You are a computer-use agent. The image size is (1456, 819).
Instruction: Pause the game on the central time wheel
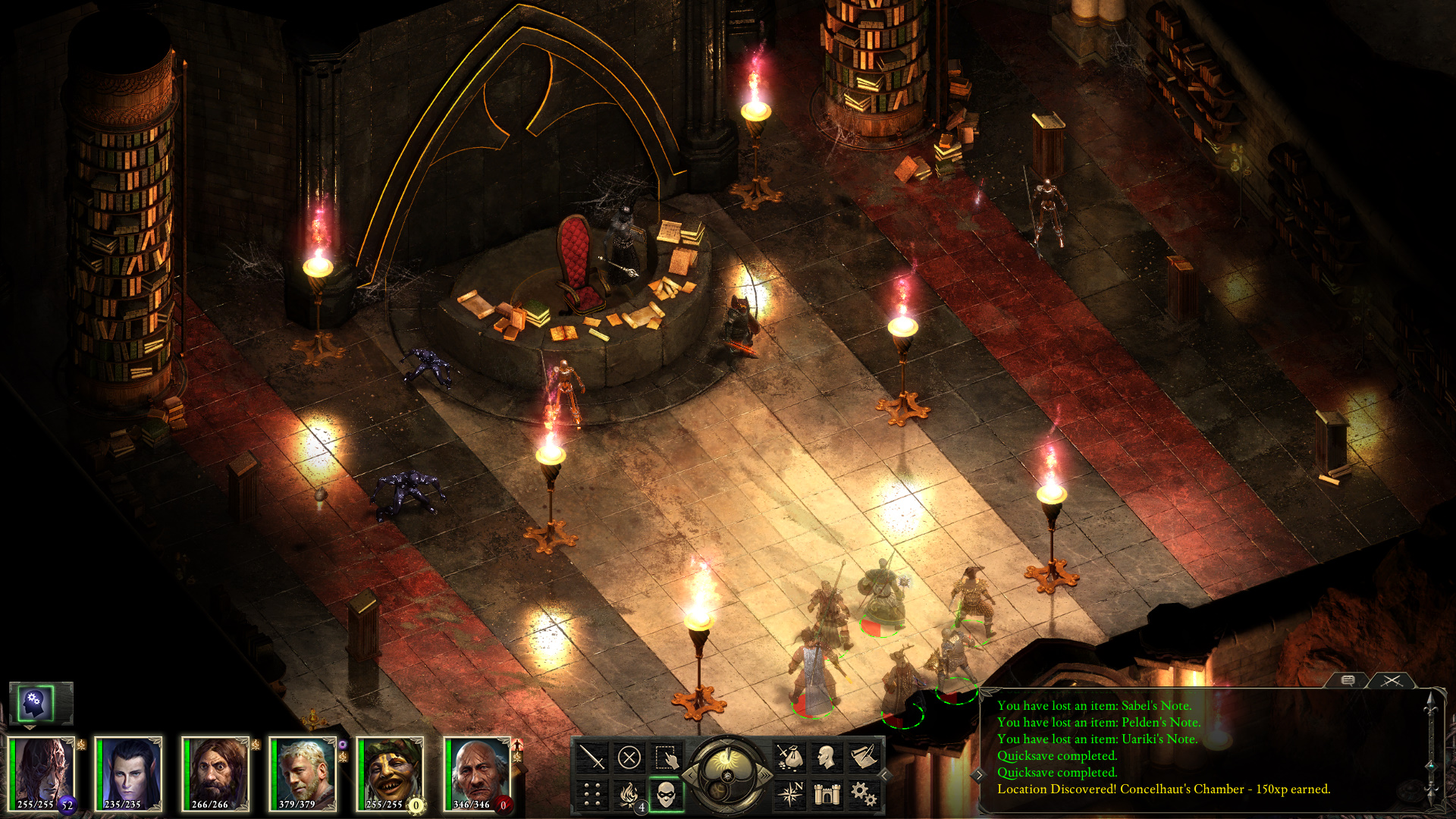tap(727, 777)
